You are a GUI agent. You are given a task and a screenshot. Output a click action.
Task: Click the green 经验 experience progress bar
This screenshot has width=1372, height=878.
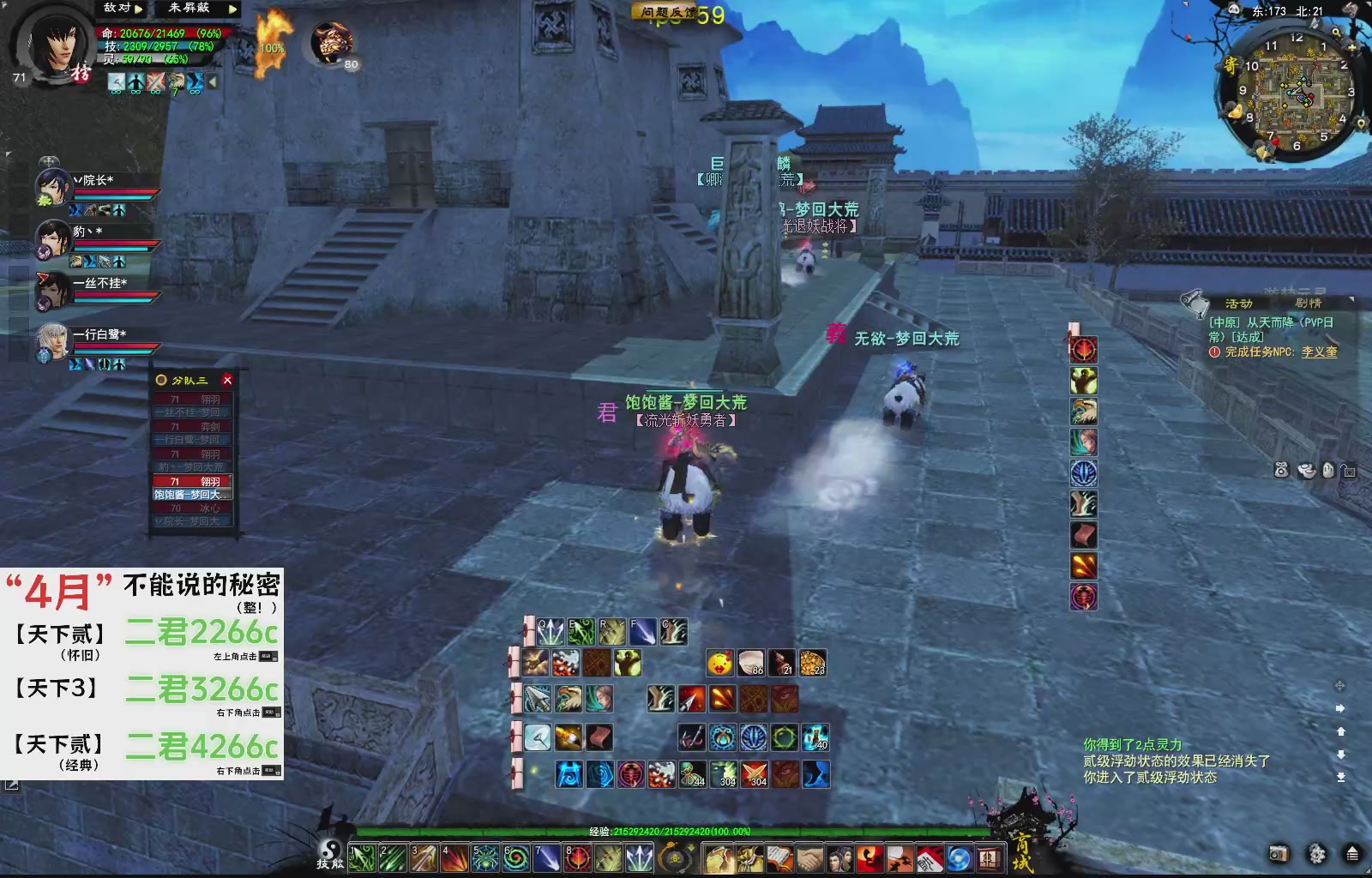[669, 832]
